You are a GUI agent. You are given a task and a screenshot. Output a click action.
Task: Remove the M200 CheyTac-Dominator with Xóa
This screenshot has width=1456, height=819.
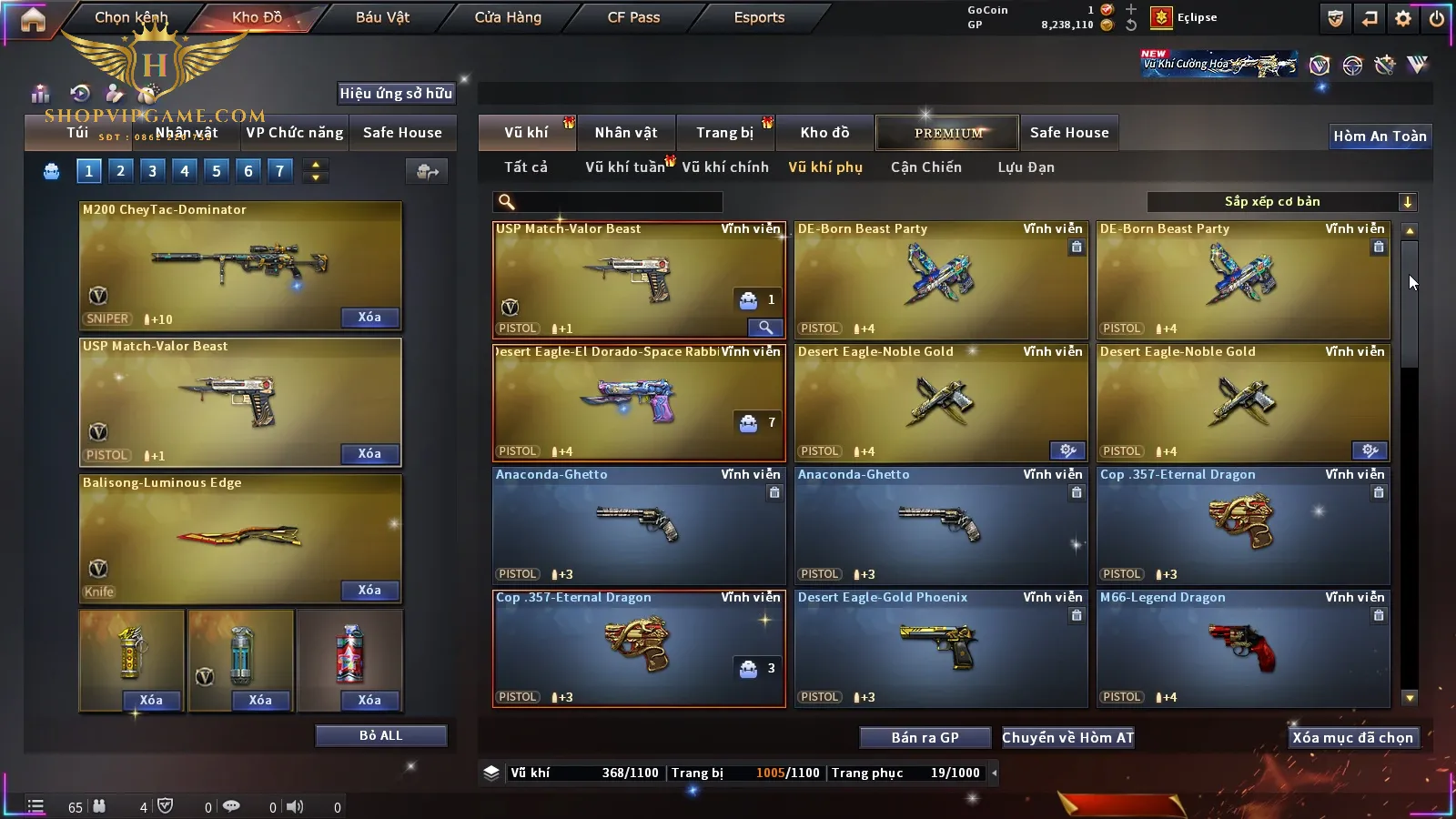(369, 318)
